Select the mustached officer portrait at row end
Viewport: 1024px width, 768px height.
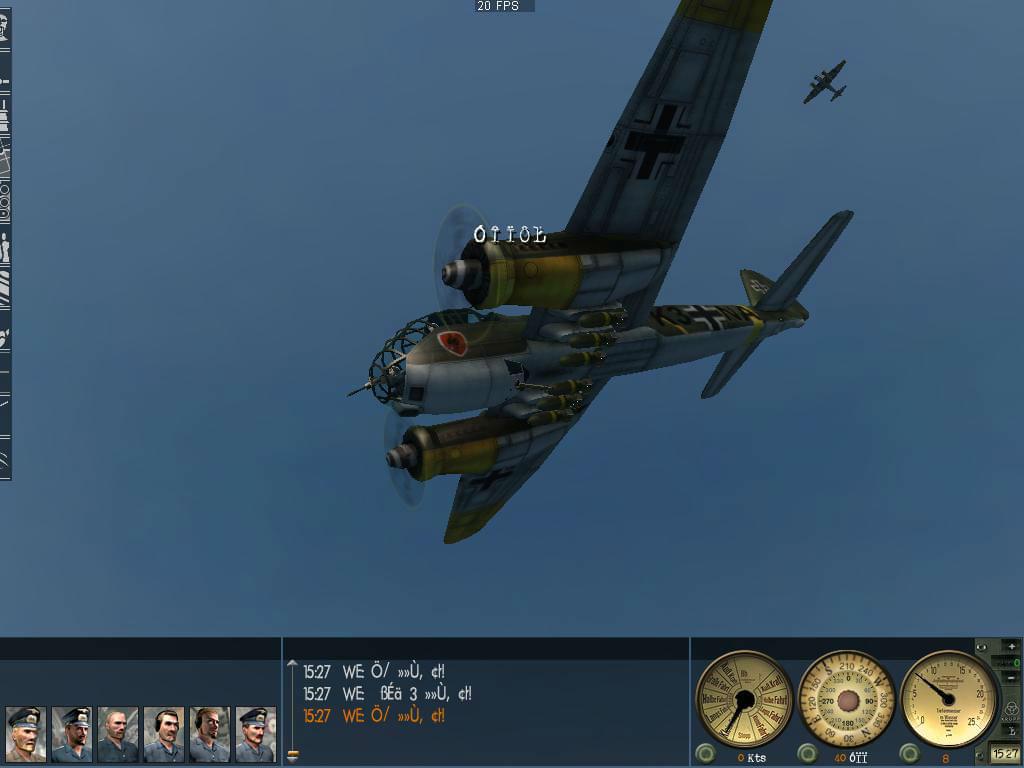pos(255,735)
